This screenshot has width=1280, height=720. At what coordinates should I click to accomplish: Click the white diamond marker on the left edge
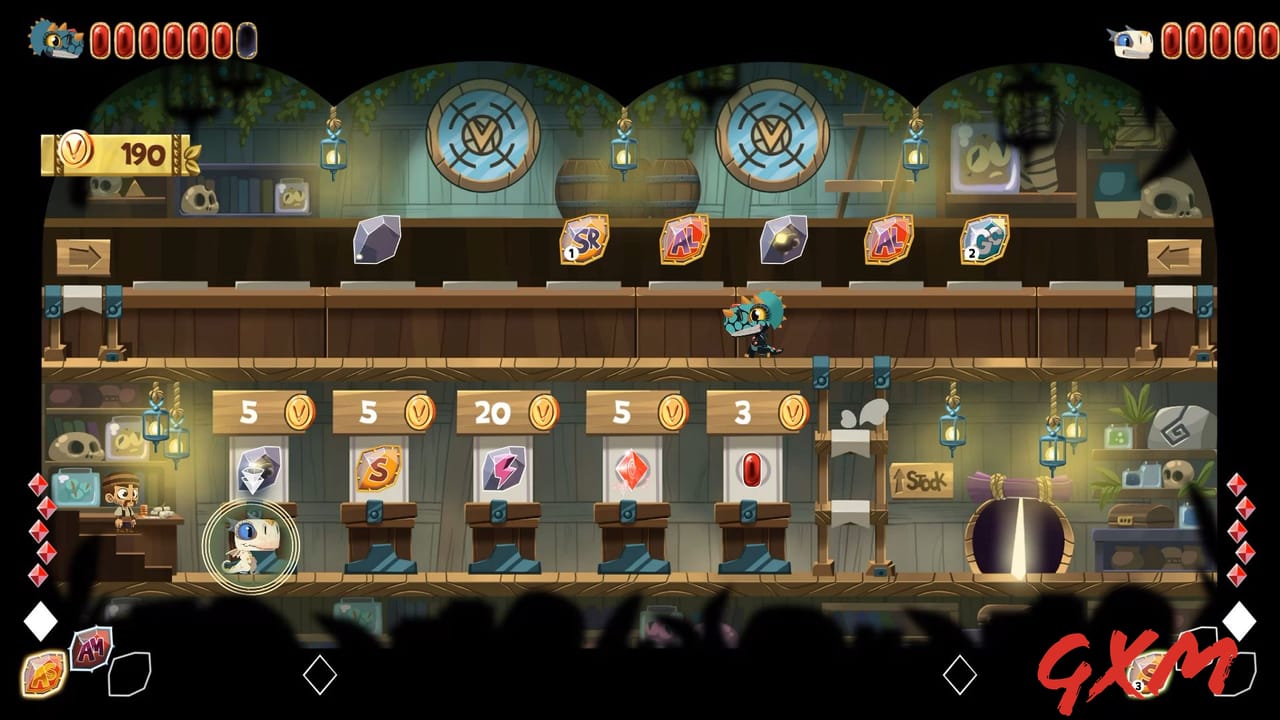click(40, 622)
